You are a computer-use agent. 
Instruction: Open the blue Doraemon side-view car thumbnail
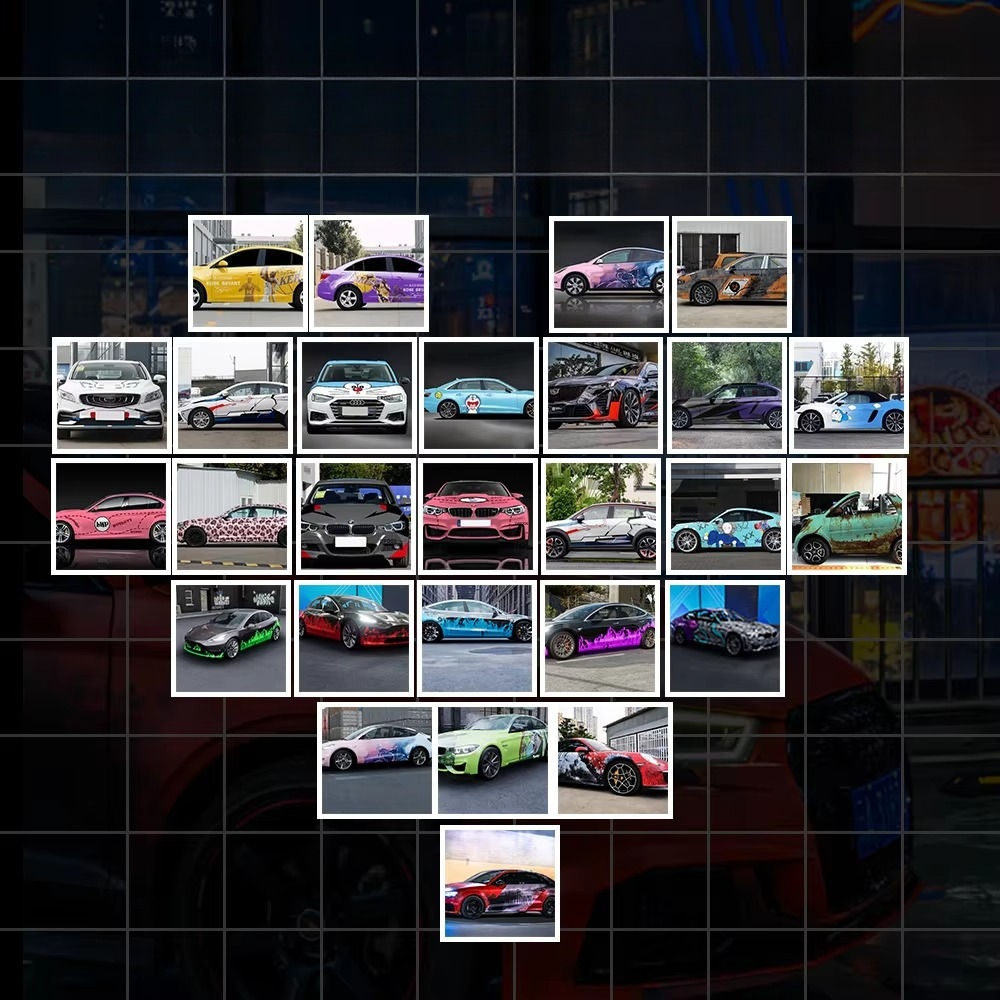pyautogui.click(x=478, y=395)
